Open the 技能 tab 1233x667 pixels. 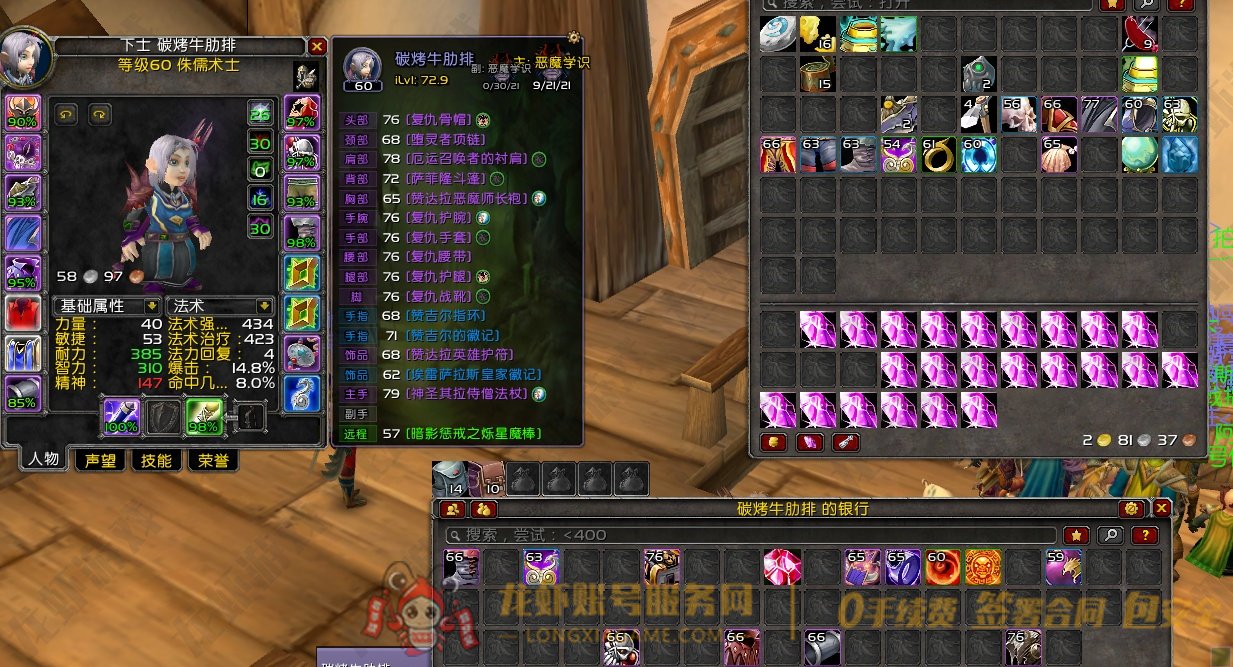click(x=156, y=460)
